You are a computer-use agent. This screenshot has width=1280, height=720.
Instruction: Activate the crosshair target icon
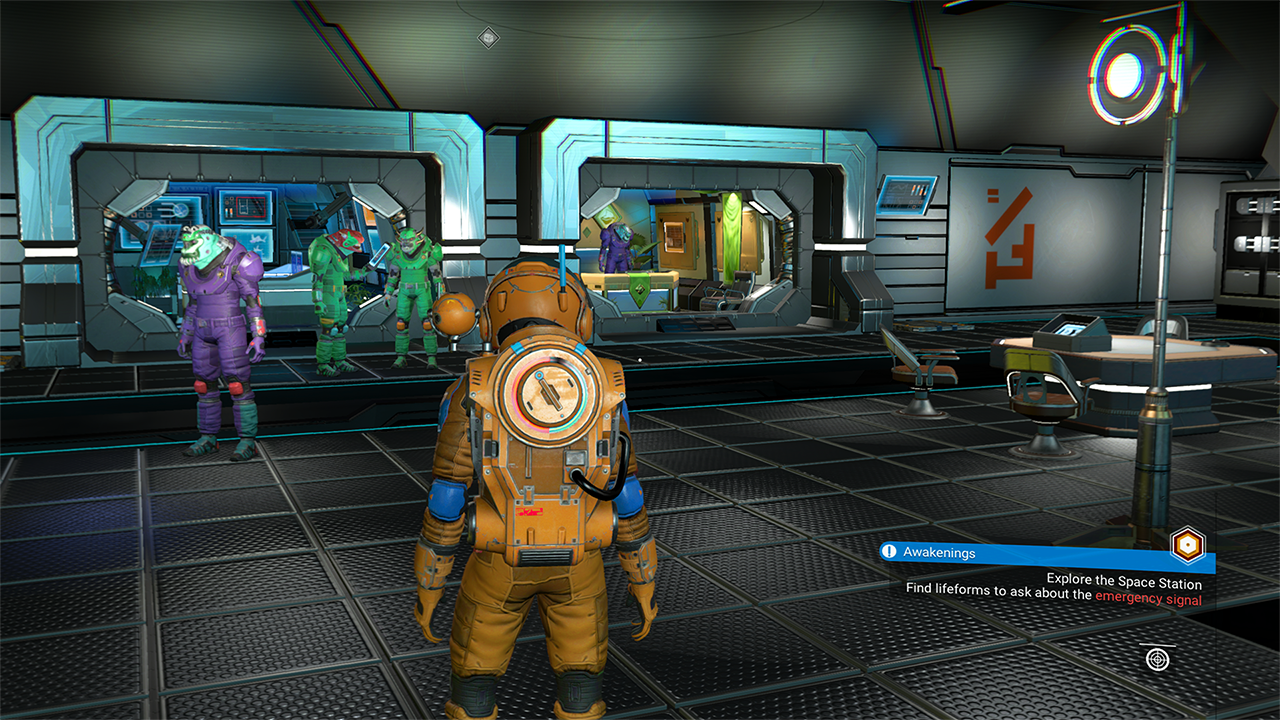(x=1158, y=659)
